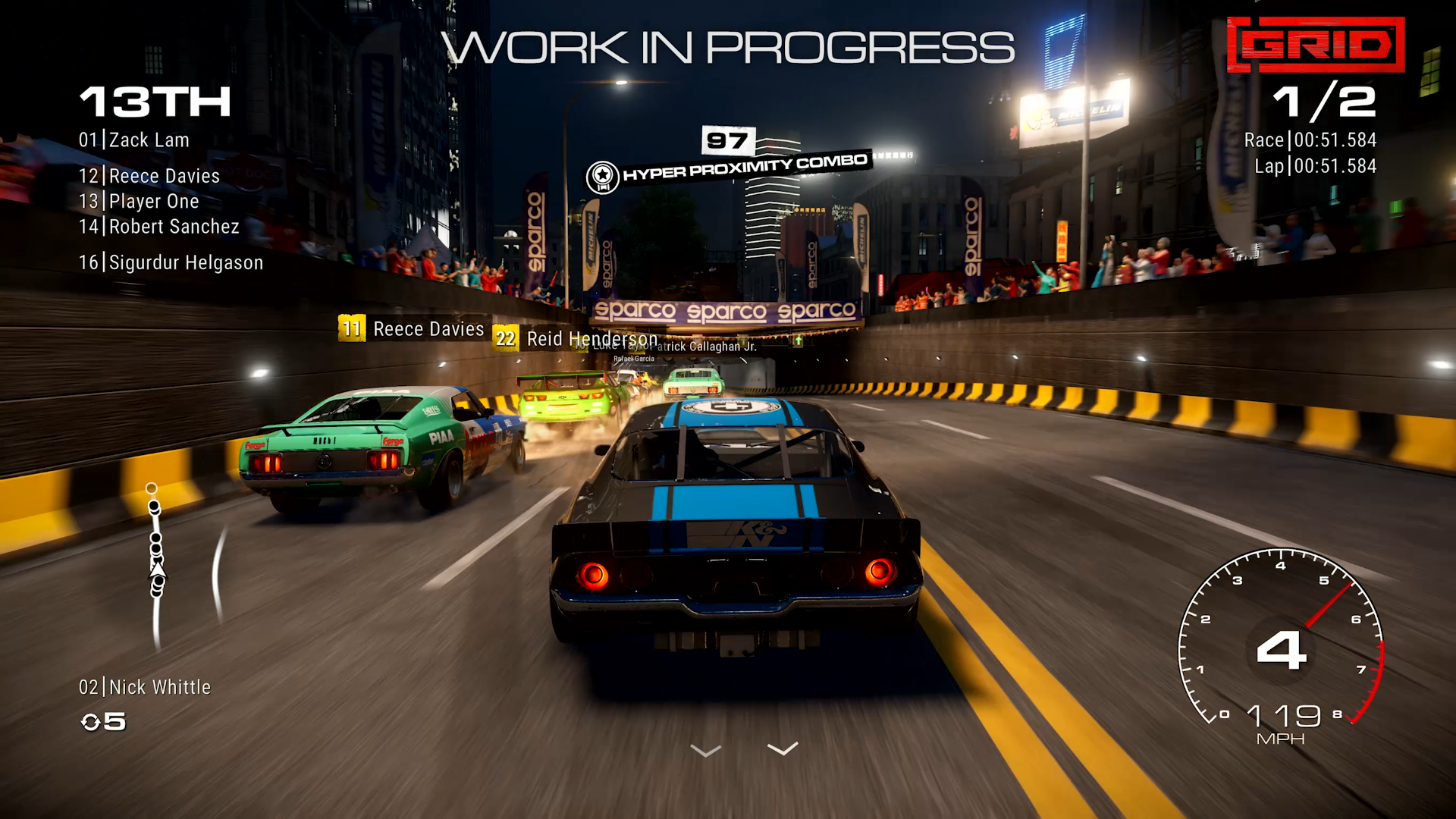The height and width of the screenshot is (819, 1456).
Task: Select the Nick Whittle teammate label
Action: [145, 687]
